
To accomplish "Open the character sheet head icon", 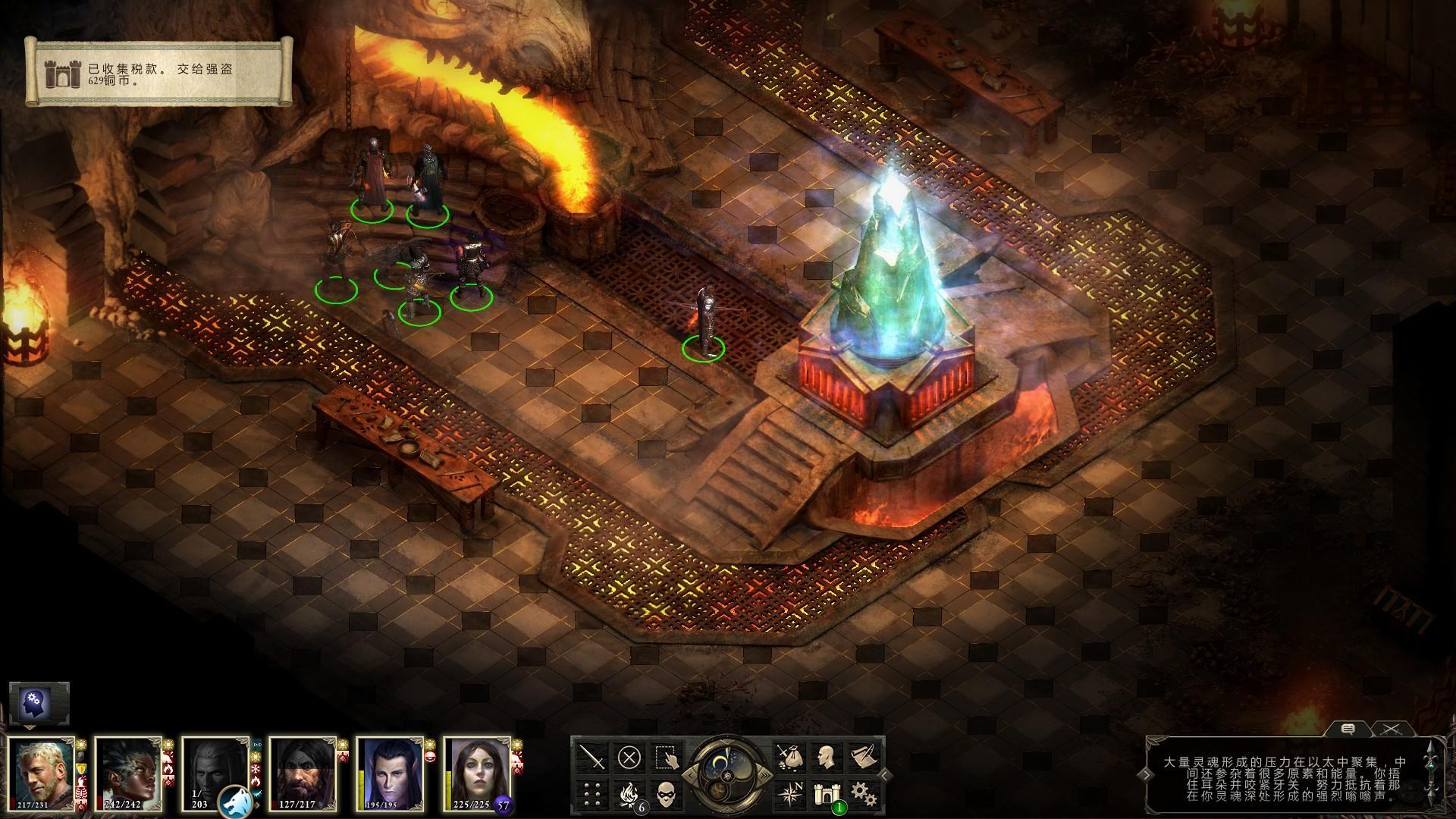I will tap(825, 757).
